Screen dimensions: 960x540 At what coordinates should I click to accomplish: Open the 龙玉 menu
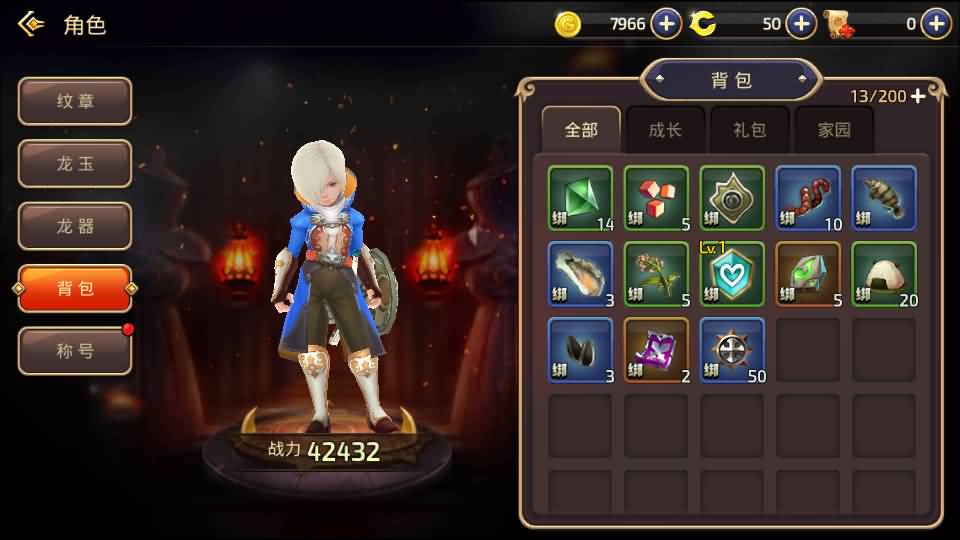pos(75,164)
